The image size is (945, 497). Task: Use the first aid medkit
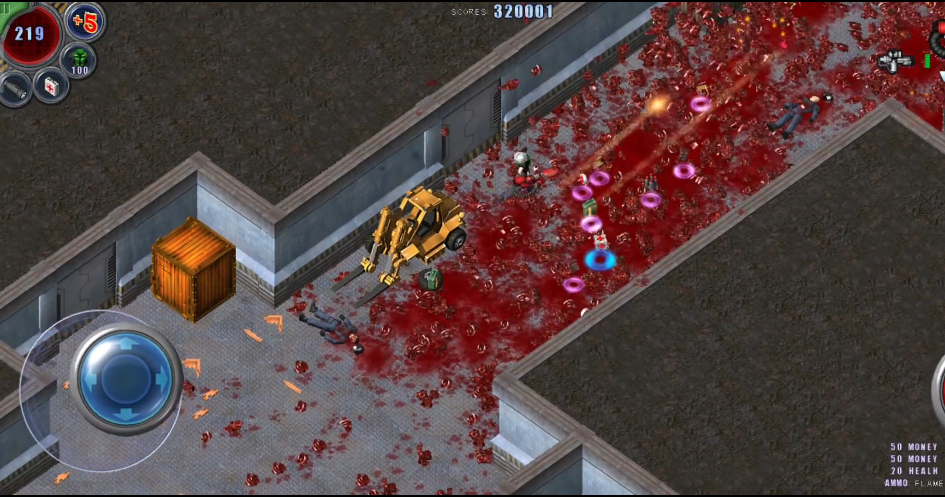(x=50, y=85)
